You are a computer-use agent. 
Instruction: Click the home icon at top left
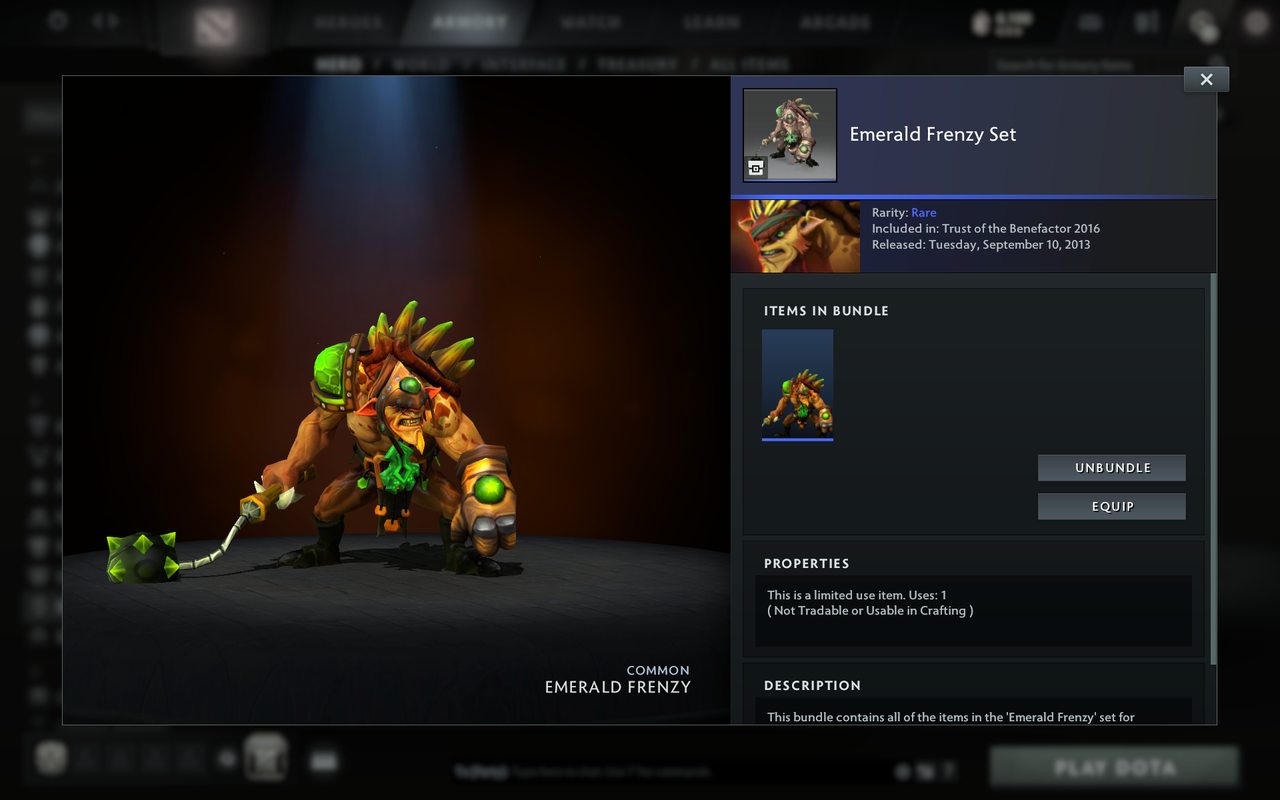(x=57, y=20)
